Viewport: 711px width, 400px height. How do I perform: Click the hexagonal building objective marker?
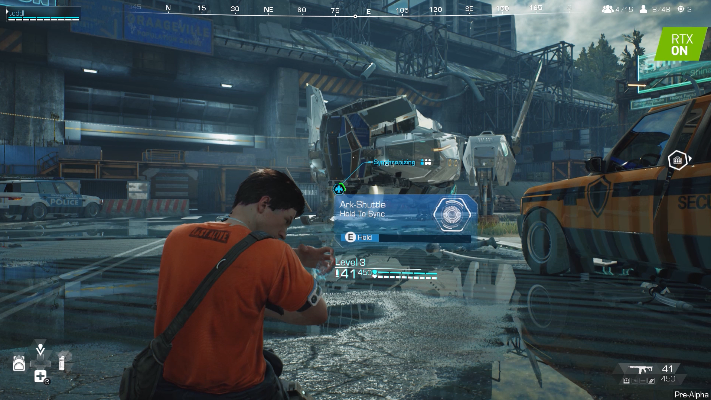[677, 160]
